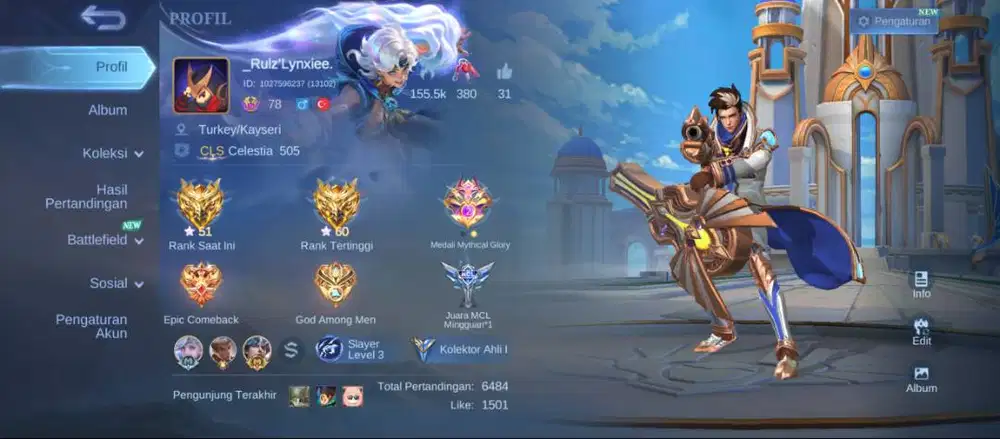Switch to the Profil tab

pyautogui.click(x=111, y=67)
